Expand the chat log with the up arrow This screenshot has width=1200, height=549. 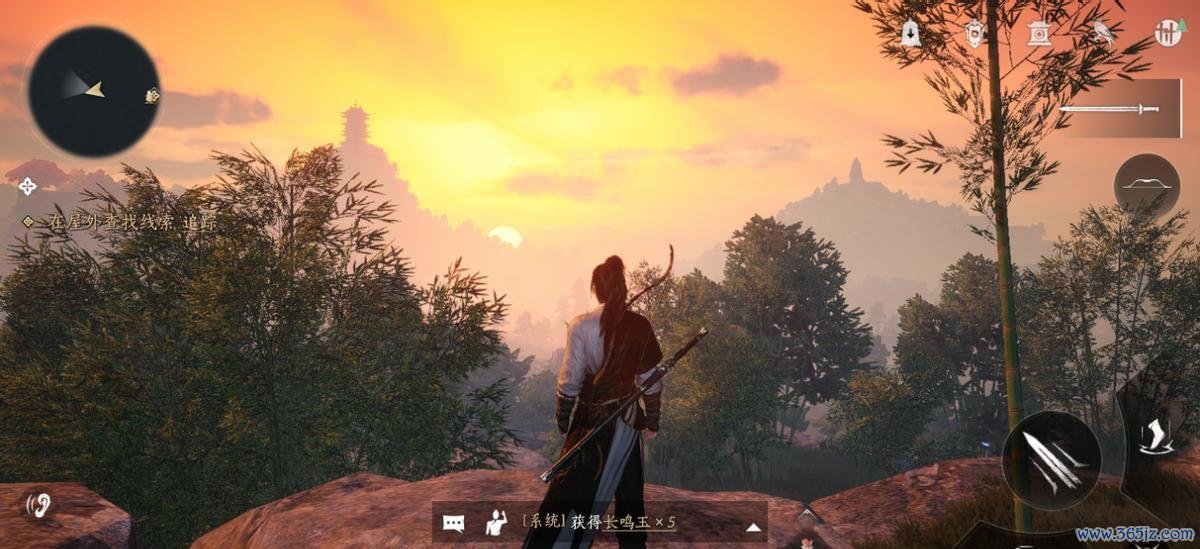(754, 526)
